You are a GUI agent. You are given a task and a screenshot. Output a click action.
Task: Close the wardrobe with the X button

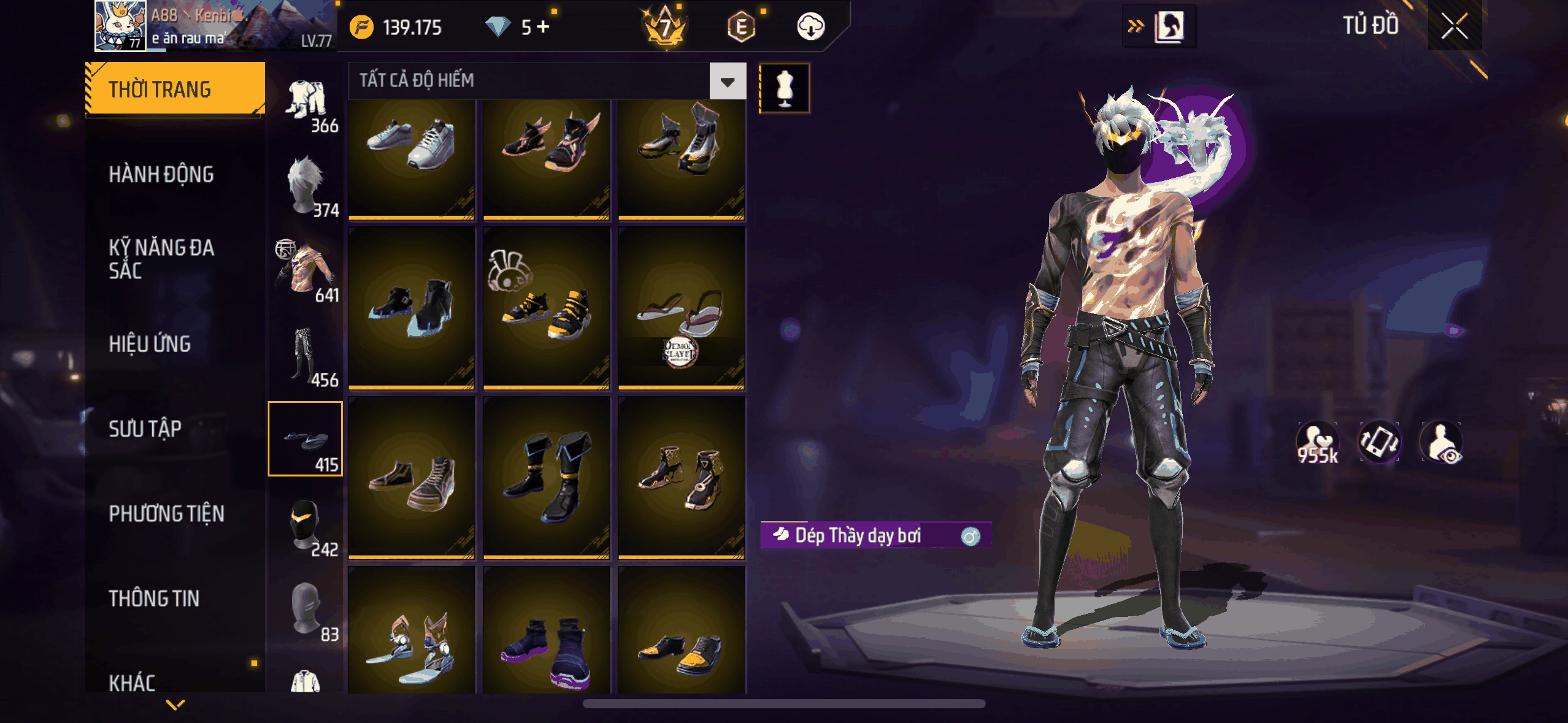[1454, 26]
